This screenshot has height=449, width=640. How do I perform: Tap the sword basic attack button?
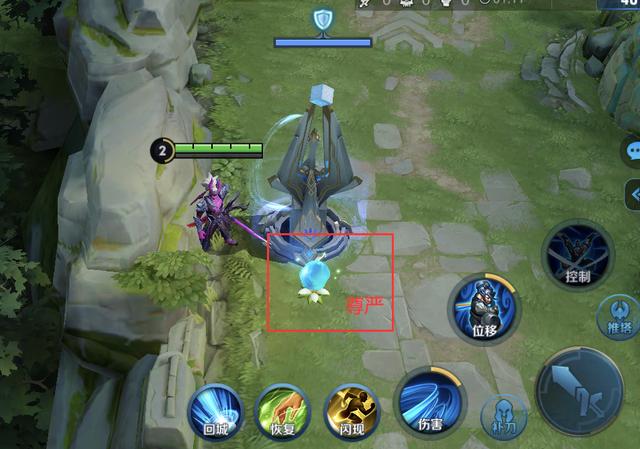point(579,393)
